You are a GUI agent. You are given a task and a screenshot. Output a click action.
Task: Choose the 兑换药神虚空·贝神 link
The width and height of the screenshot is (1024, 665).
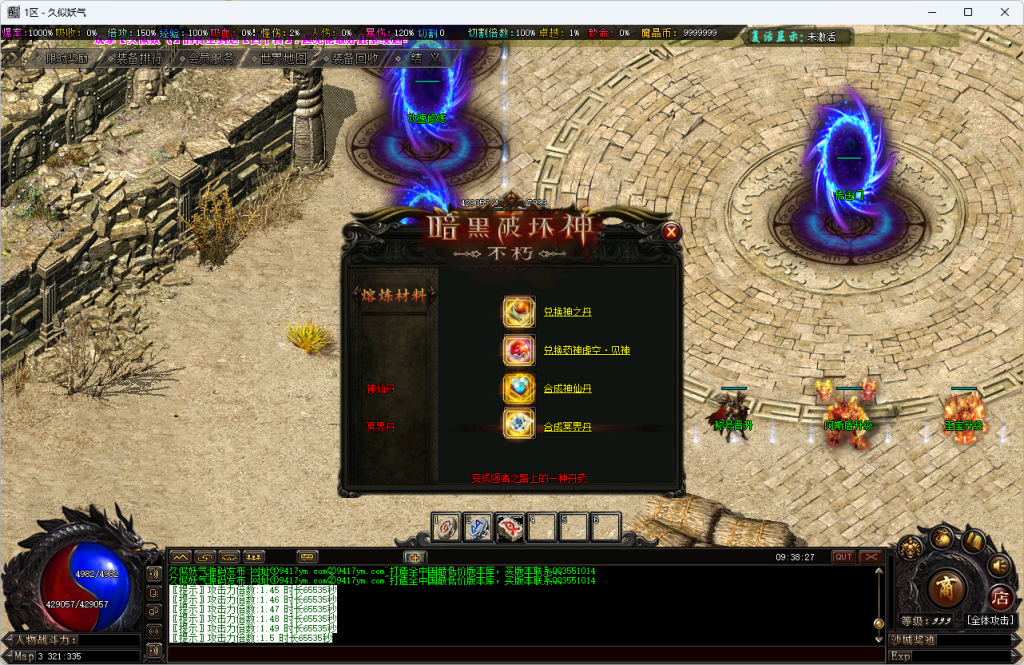click(586, 350)
